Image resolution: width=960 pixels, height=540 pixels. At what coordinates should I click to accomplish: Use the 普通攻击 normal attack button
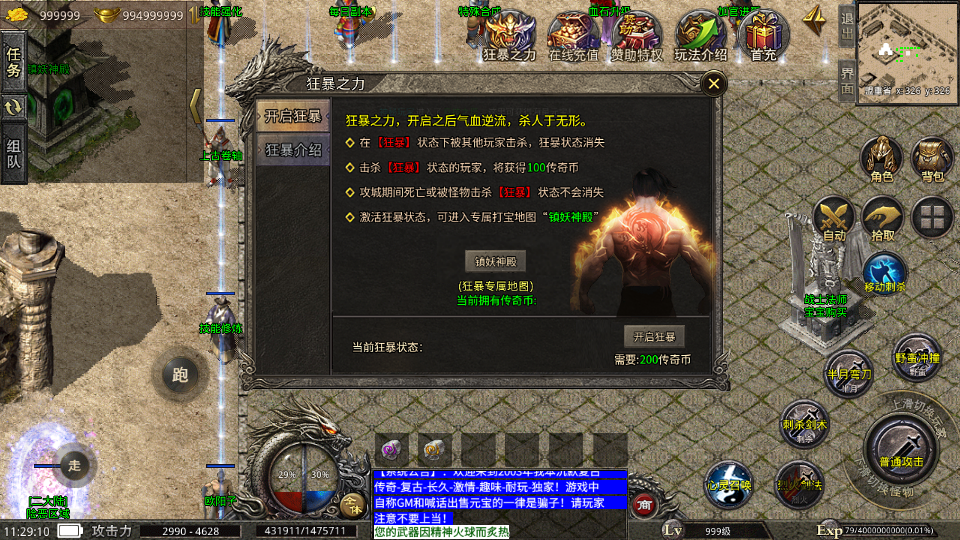coord(903,448)
